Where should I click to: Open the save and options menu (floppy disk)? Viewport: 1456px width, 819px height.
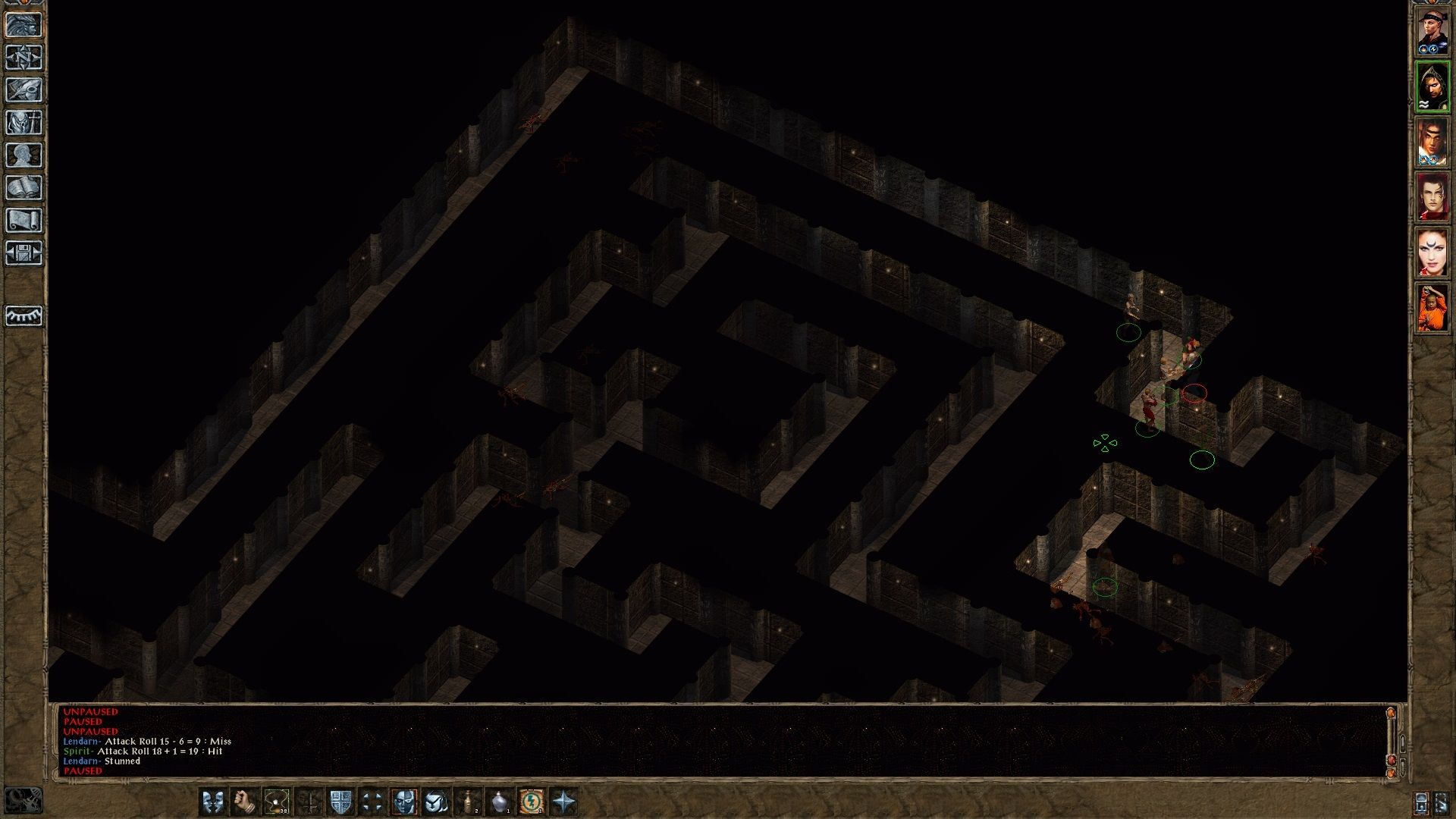24,253
